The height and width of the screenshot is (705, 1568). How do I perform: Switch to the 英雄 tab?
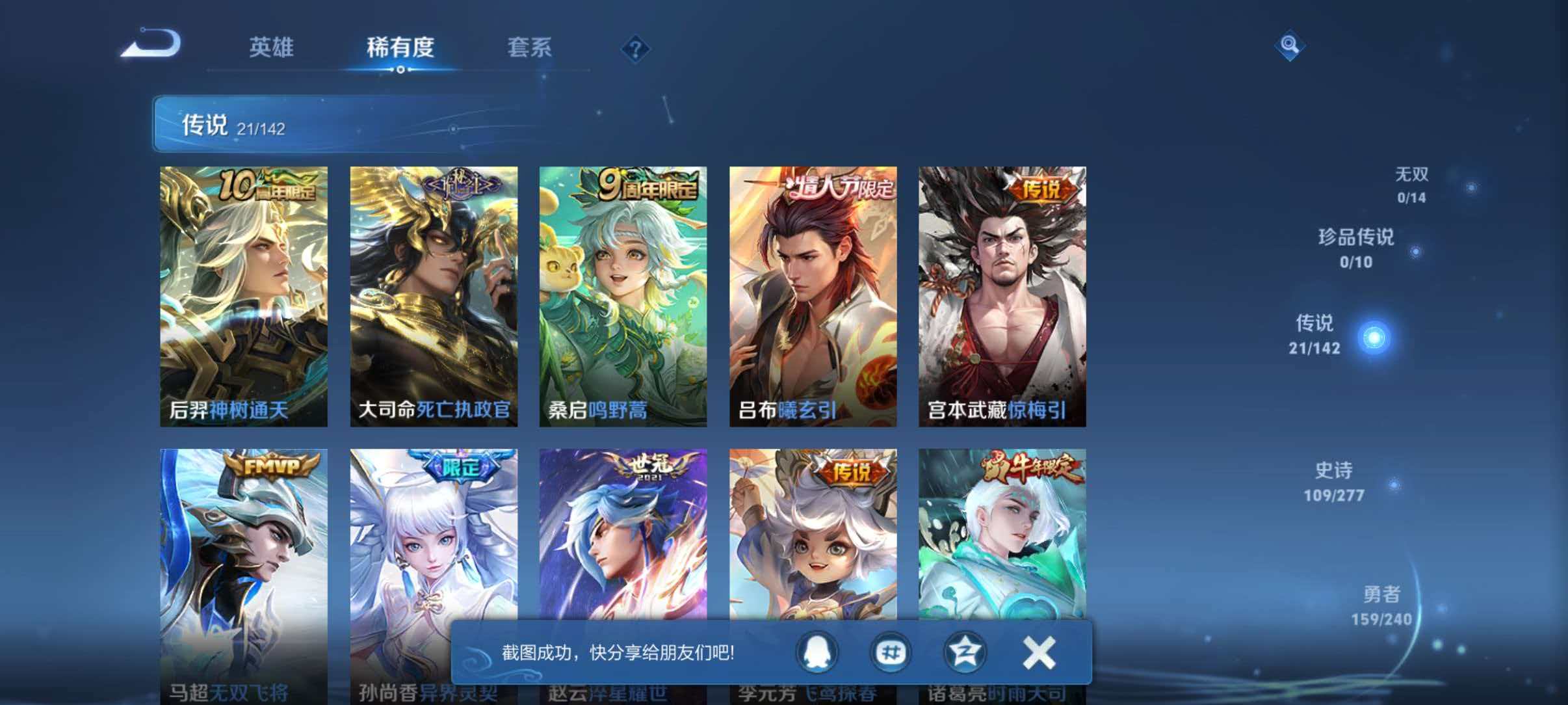(271, 48)
